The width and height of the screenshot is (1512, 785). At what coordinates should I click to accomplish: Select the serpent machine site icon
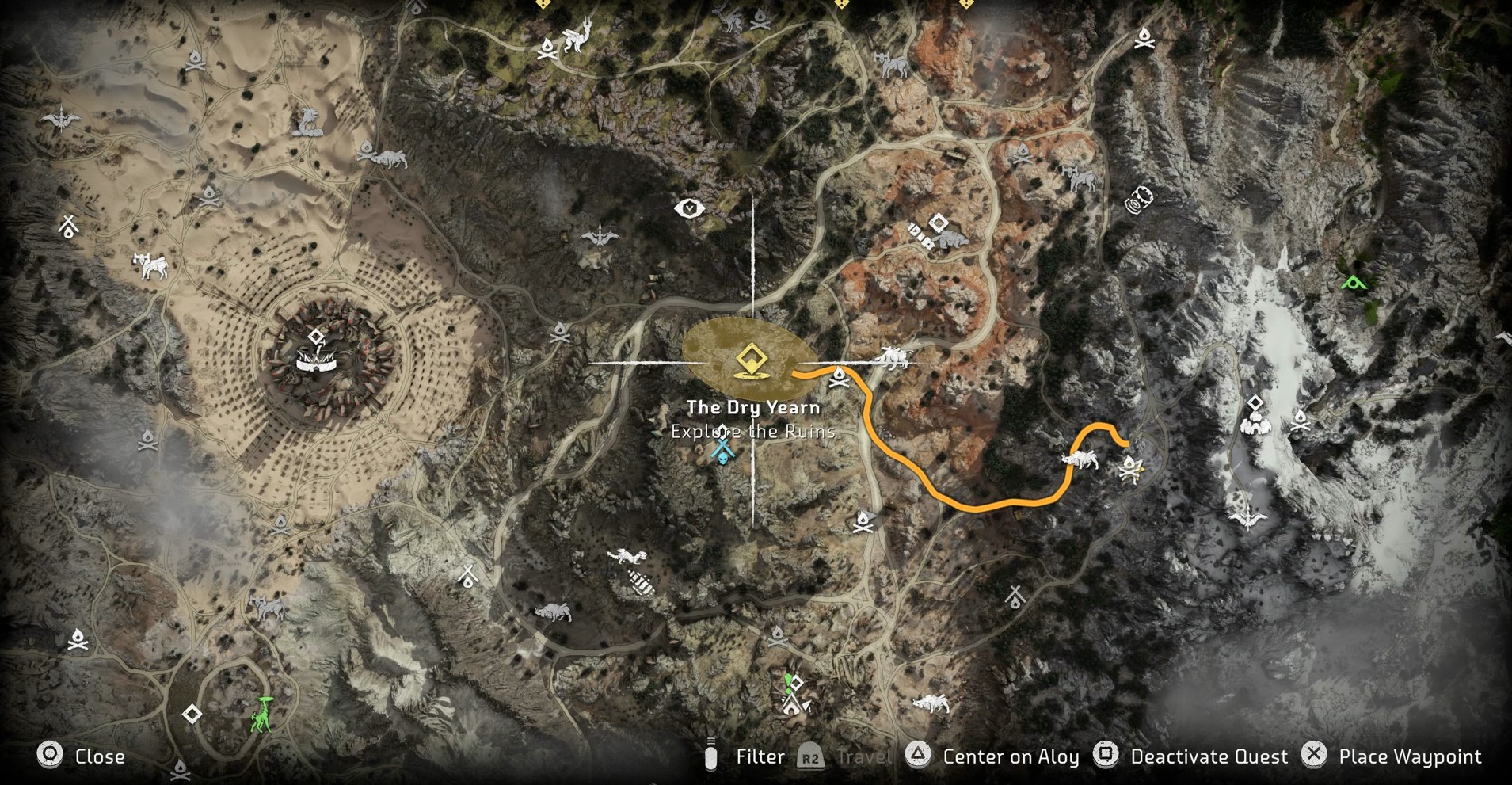coord(307,123)
